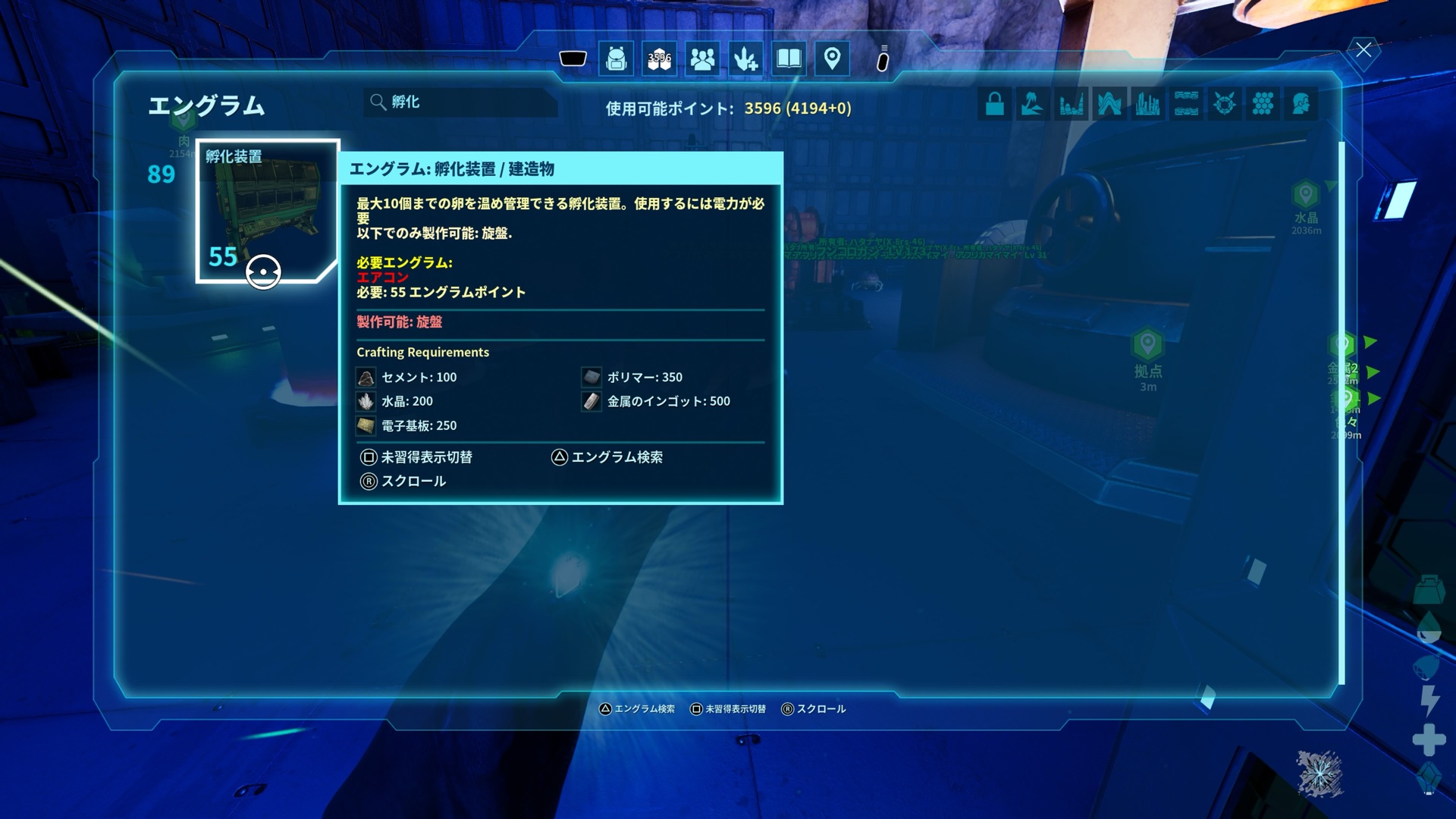1456x819 pixels.
Task: Choose the spiked ring map filter
Action: 1224,104
